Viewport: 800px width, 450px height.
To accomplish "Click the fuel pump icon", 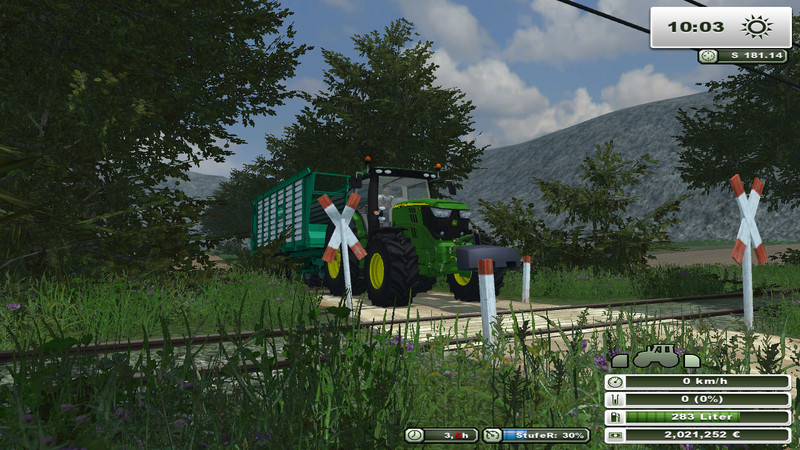I will (616, 417).
